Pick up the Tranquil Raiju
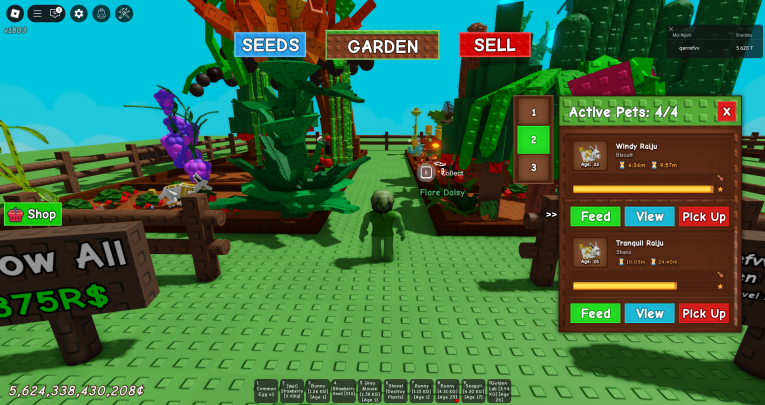 [704, 313]
